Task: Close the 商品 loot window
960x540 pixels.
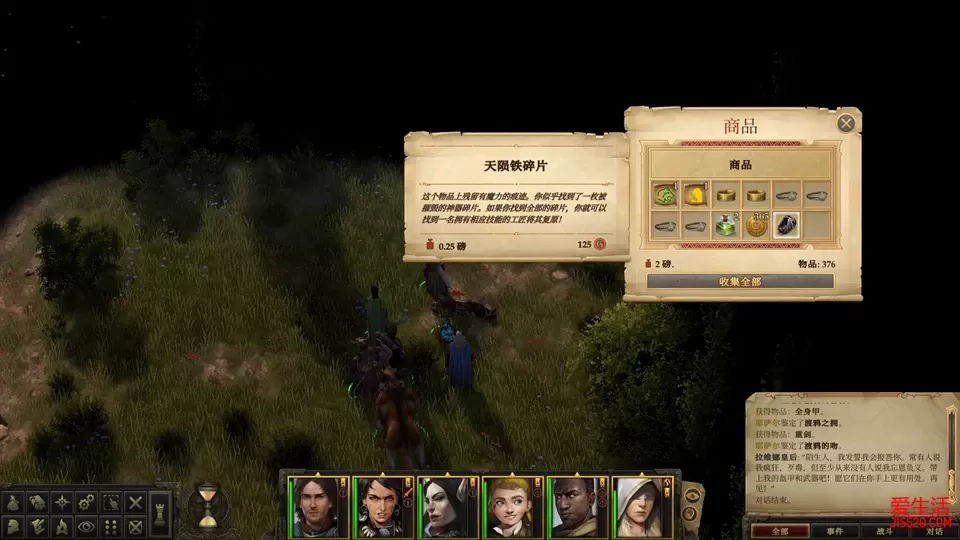Action: pyautogui.click(x=846, y=123)
